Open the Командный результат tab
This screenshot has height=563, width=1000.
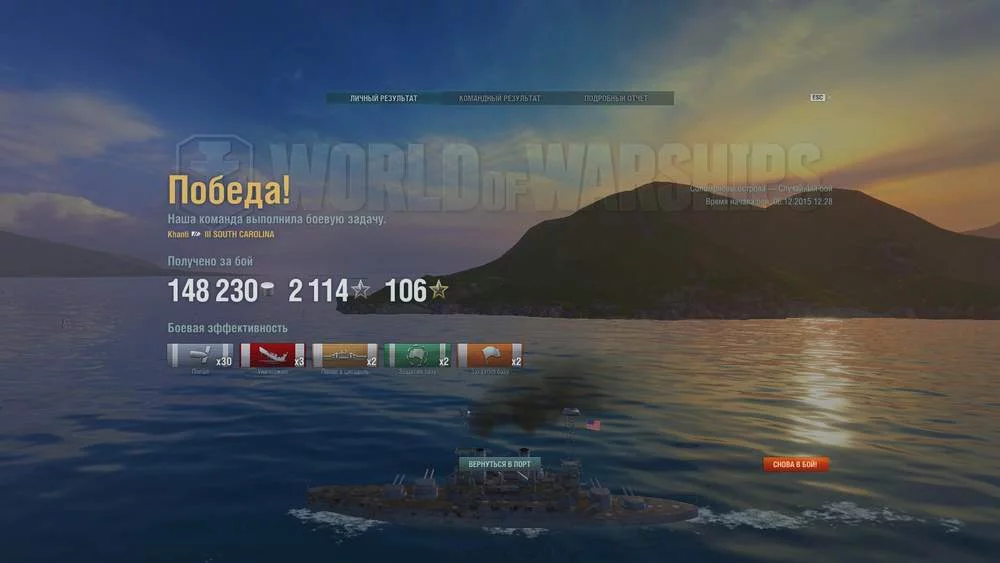point(500,99)
